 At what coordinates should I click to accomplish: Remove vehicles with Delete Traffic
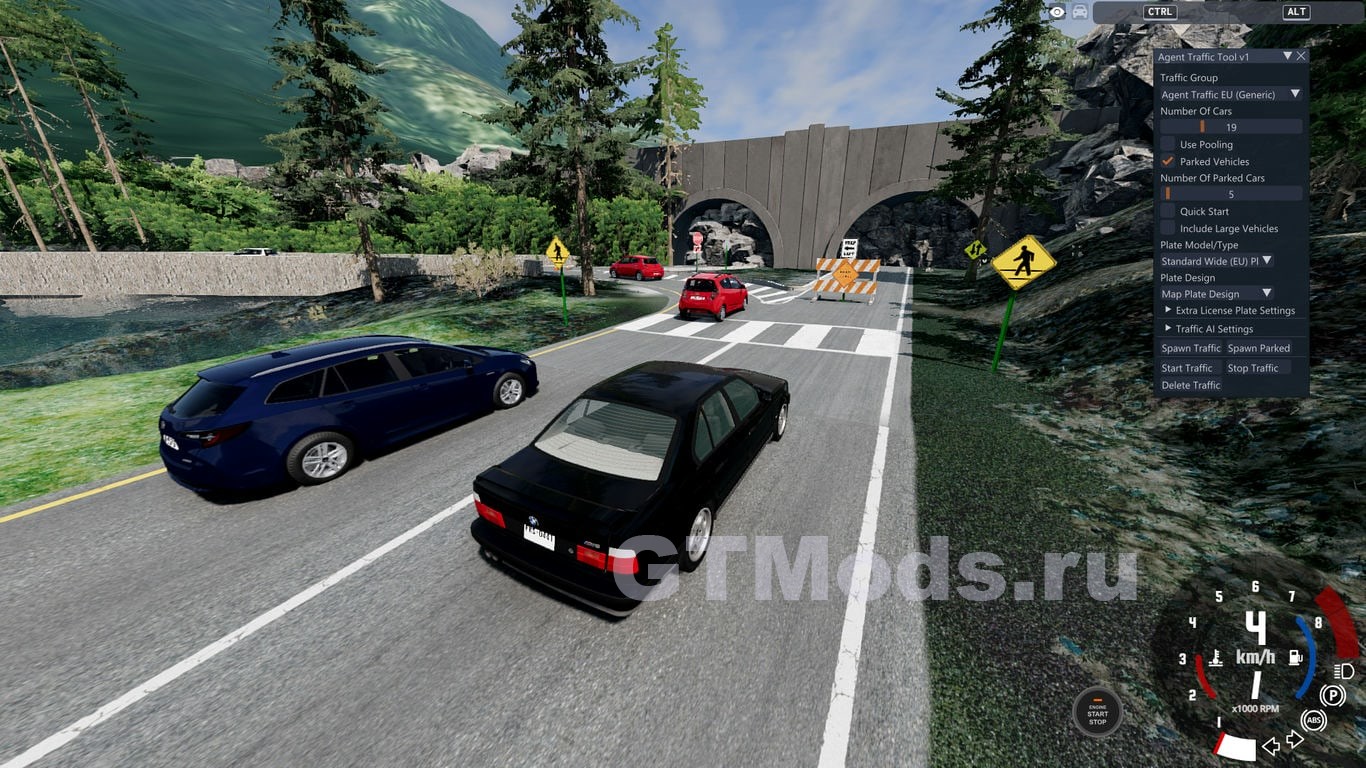[x=1190, y=385]
